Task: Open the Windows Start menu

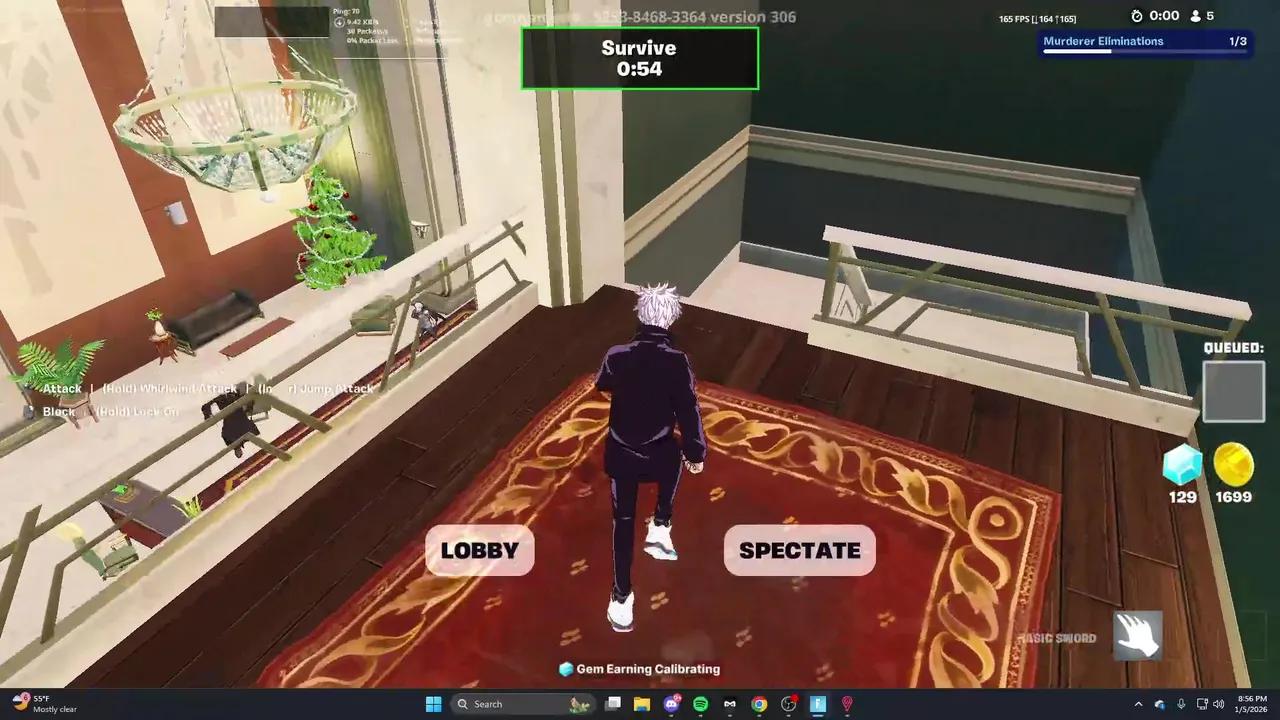Action: [433, 704]
